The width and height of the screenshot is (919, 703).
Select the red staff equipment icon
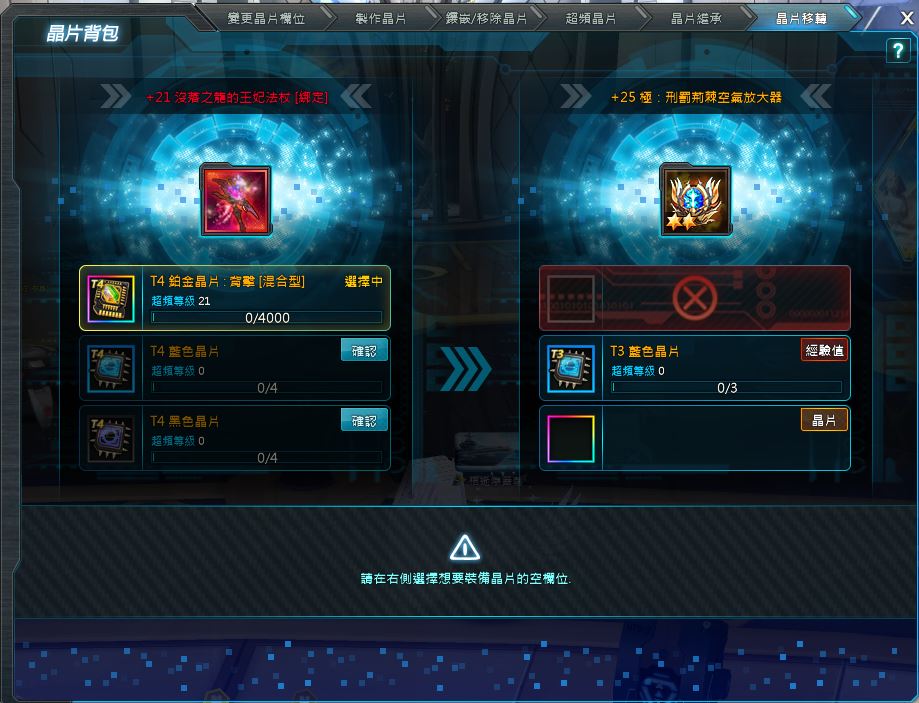tap(234, 200)
